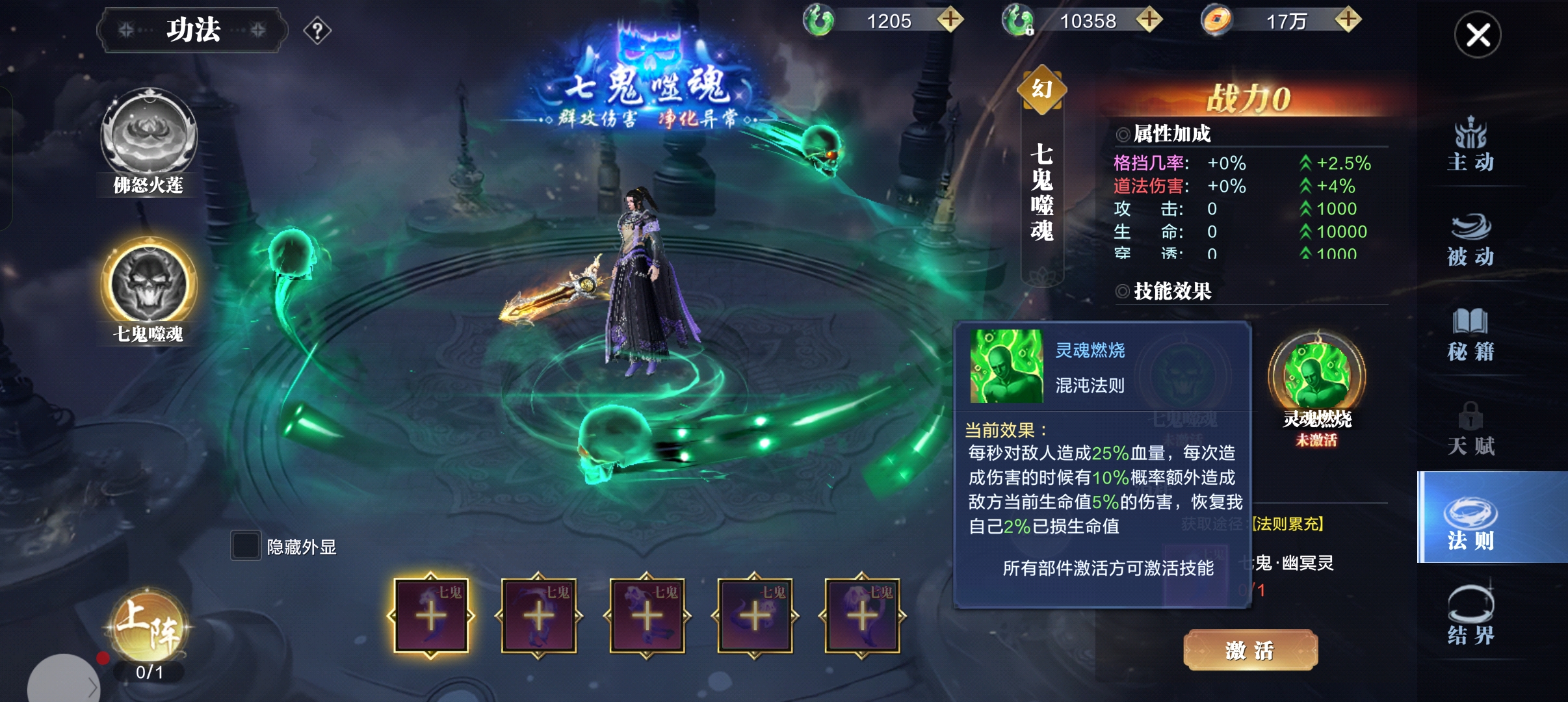Open the question mark help icon
The image size is (1568, 702).
pyautogui.click(x=317, y=31)
